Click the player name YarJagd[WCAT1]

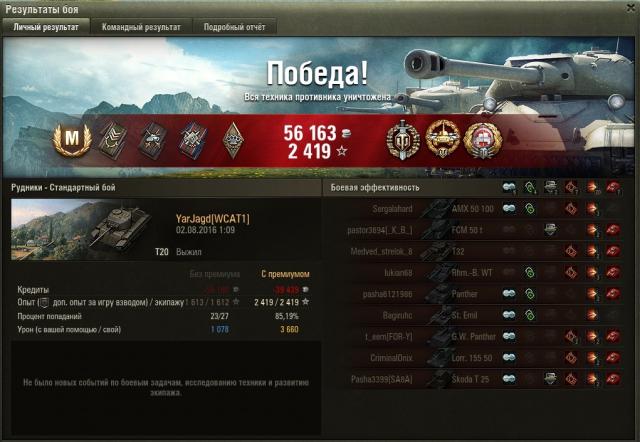(212, 218)
